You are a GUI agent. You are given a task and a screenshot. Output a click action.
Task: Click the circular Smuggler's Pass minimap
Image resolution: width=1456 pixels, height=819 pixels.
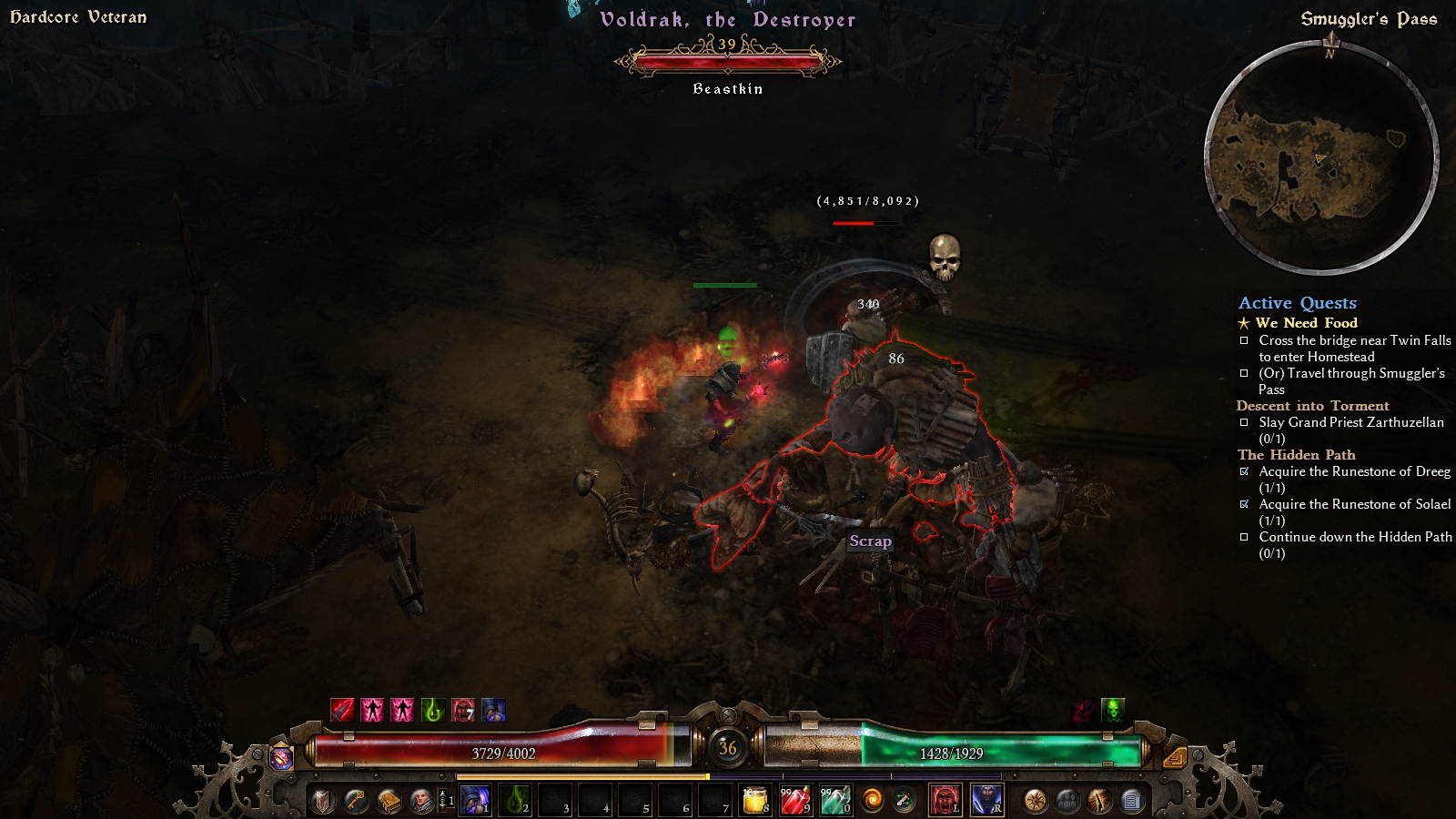pos(1320,157)
